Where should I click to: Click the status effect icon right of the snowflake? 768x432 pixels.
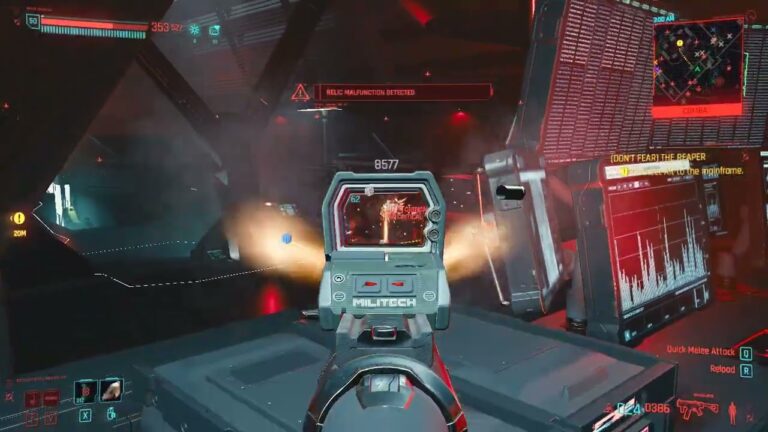pyautogui.click(x=214, y=30)
